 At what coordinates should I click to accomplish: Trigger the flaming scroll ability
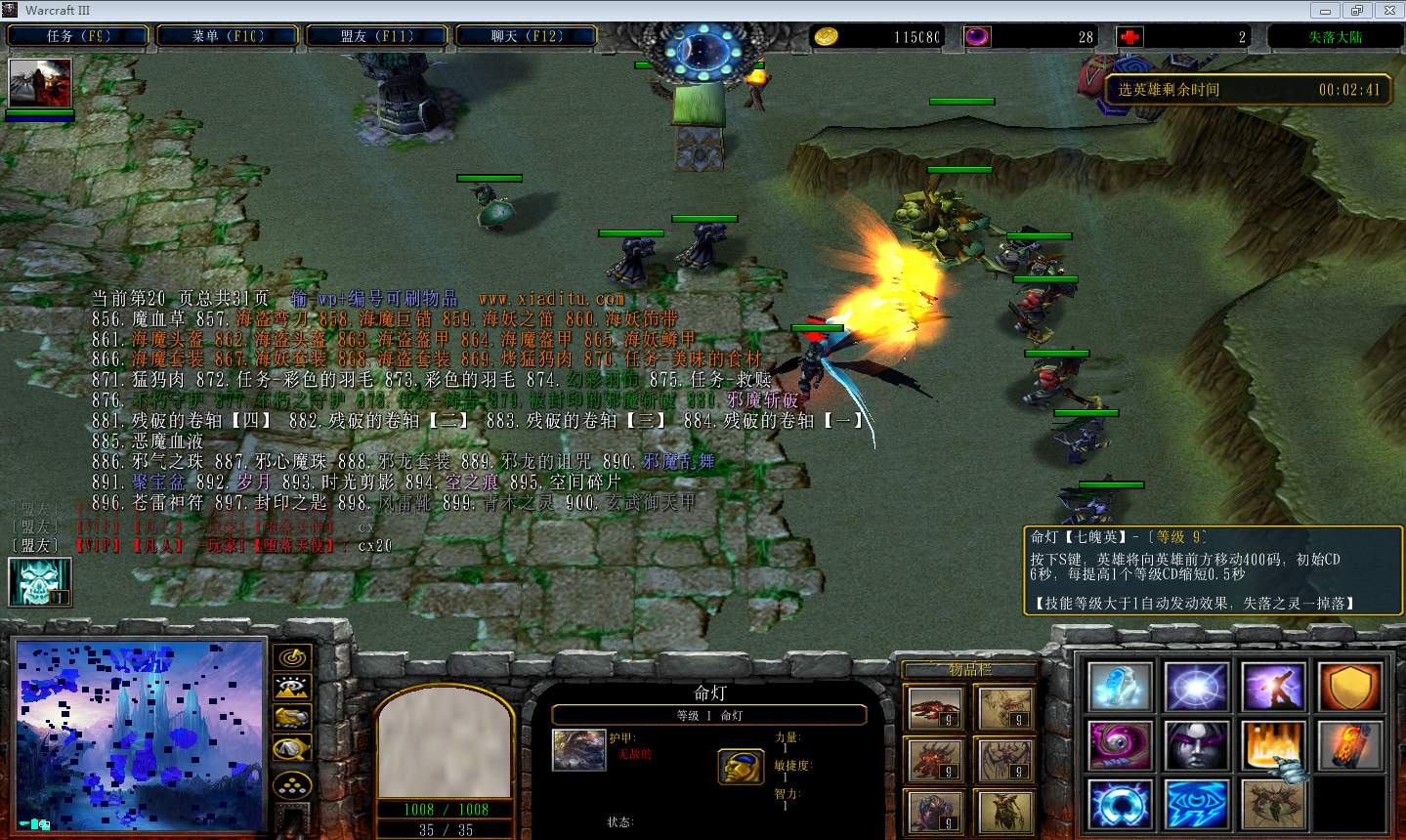point(1350,746)
